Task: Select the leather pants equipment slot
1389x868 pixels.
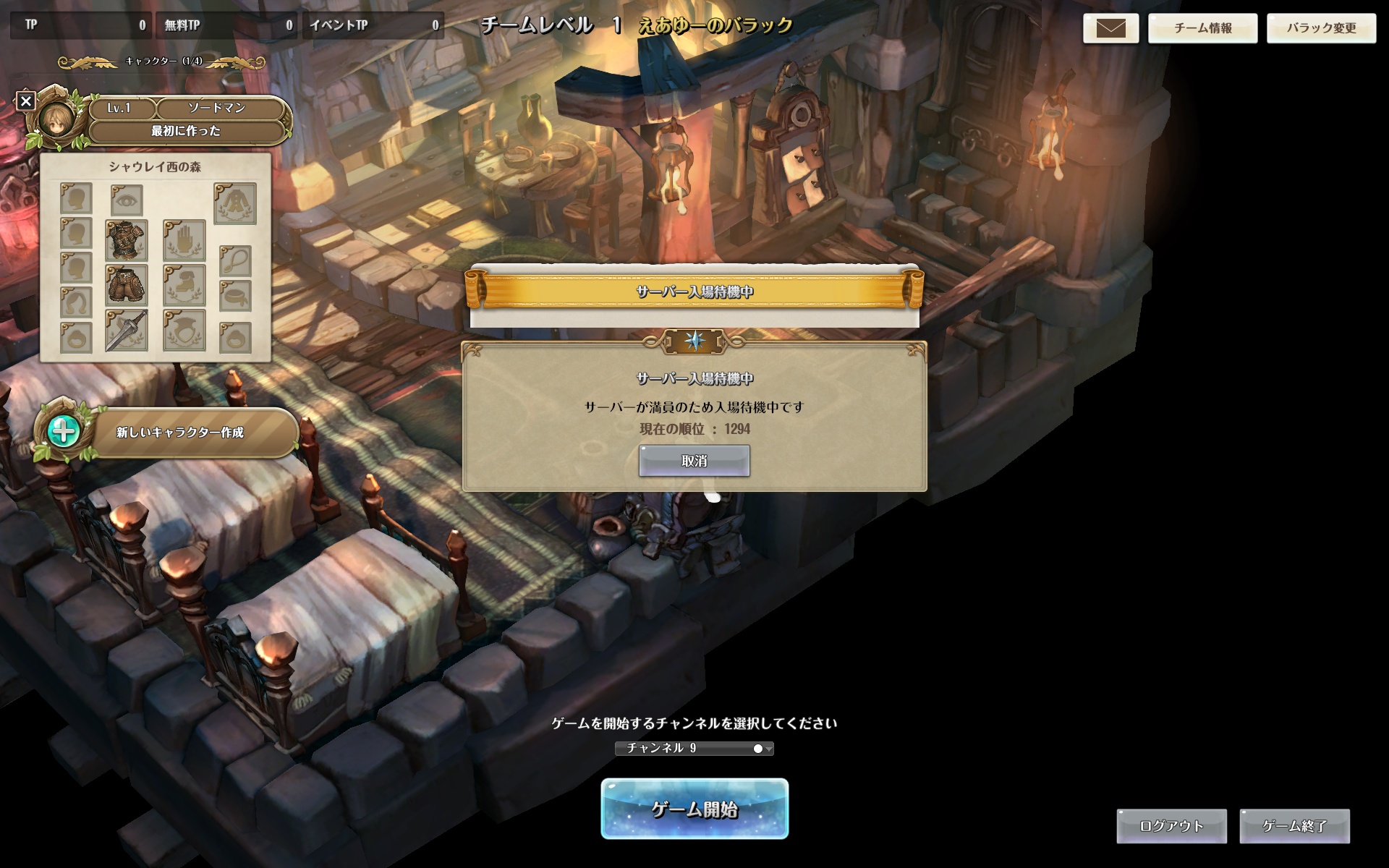Action: pyautogui.click(x=127, y=284)
